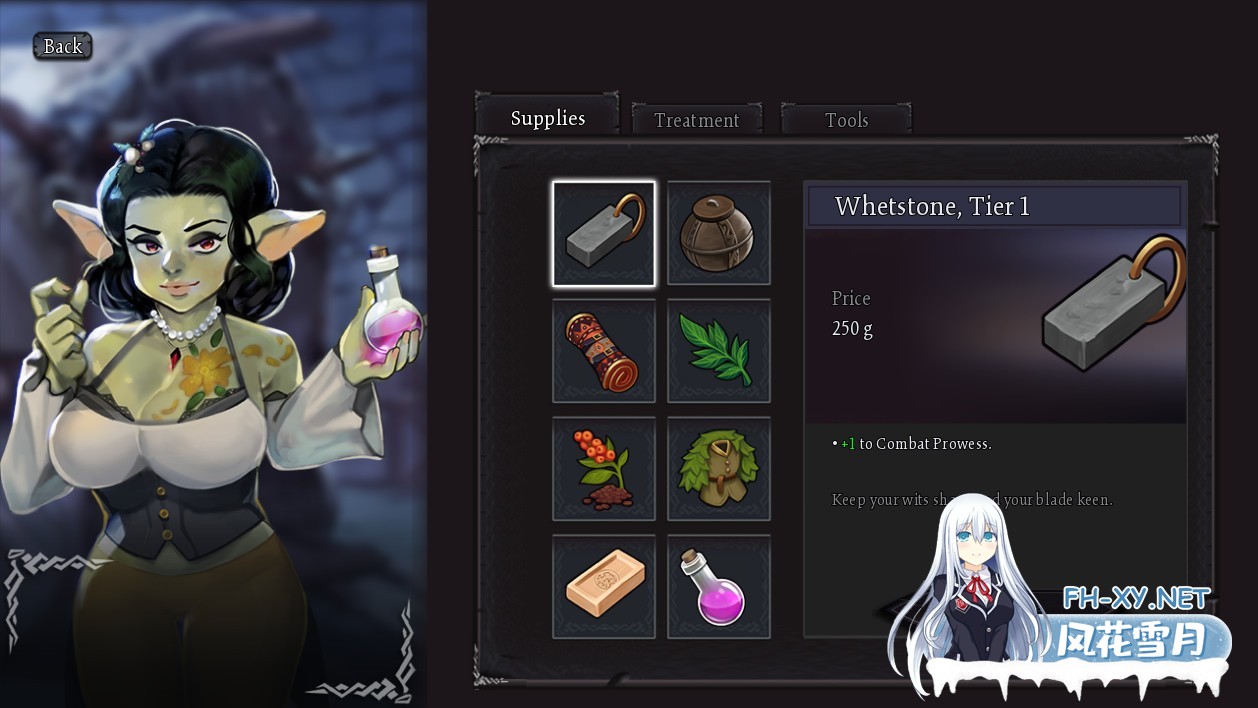Choose the round brown pot item
Screen dimensions: 1258x708
coord(718,233)
